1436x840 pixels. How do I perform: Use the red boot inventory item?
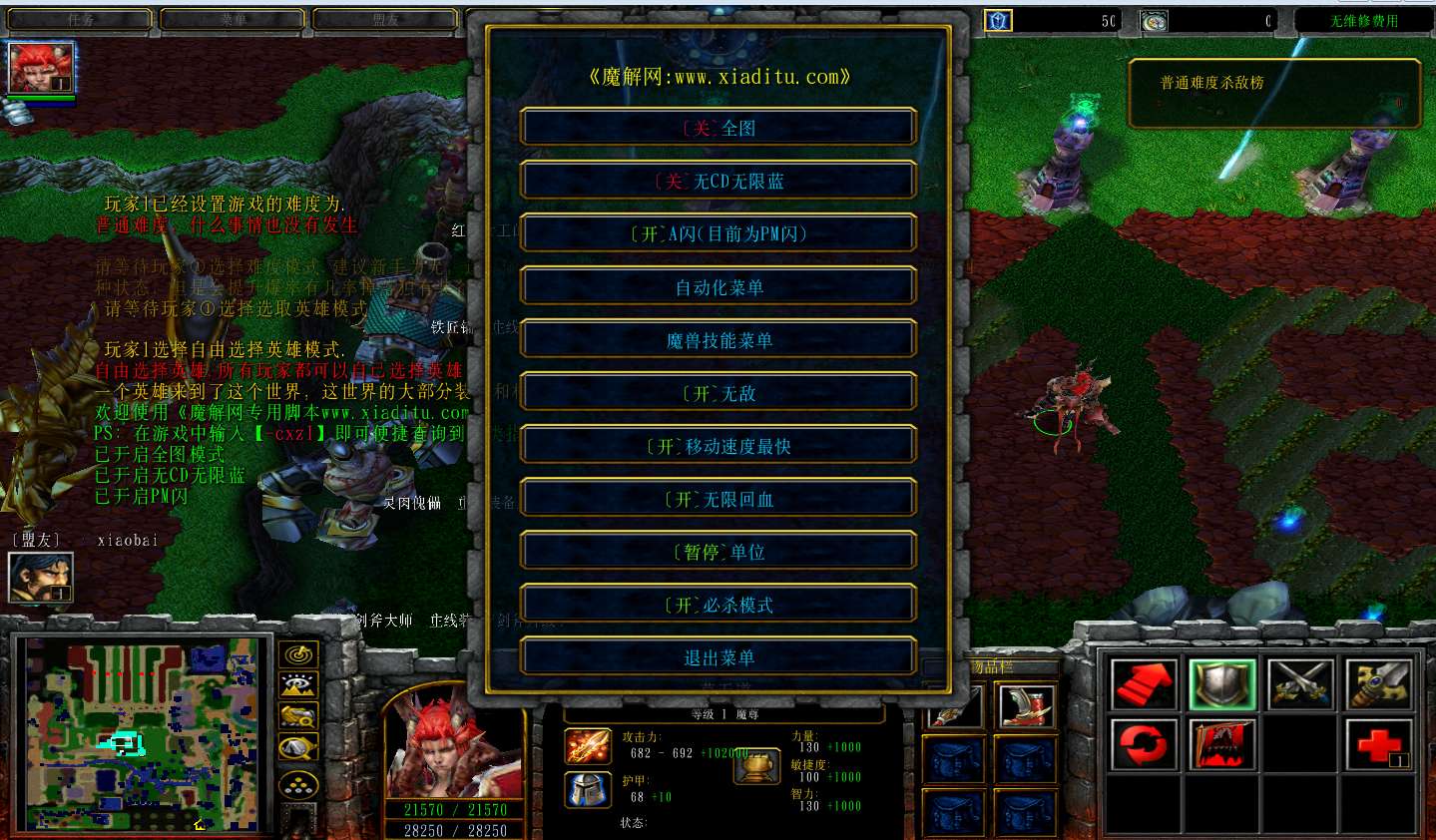(x=1026, y=705)
